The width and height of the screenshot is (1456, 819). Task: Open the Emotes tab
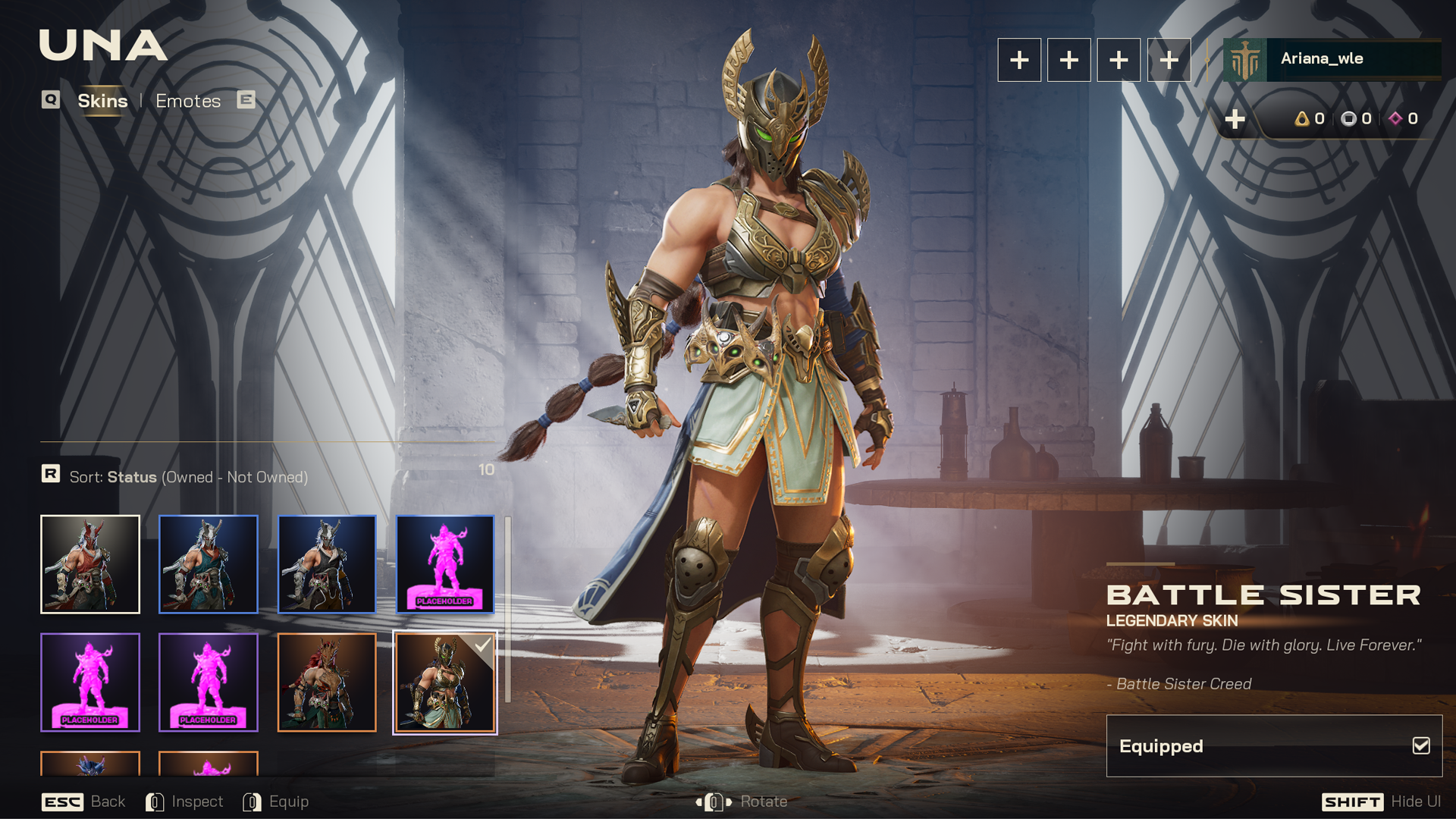tap(188, 101)
